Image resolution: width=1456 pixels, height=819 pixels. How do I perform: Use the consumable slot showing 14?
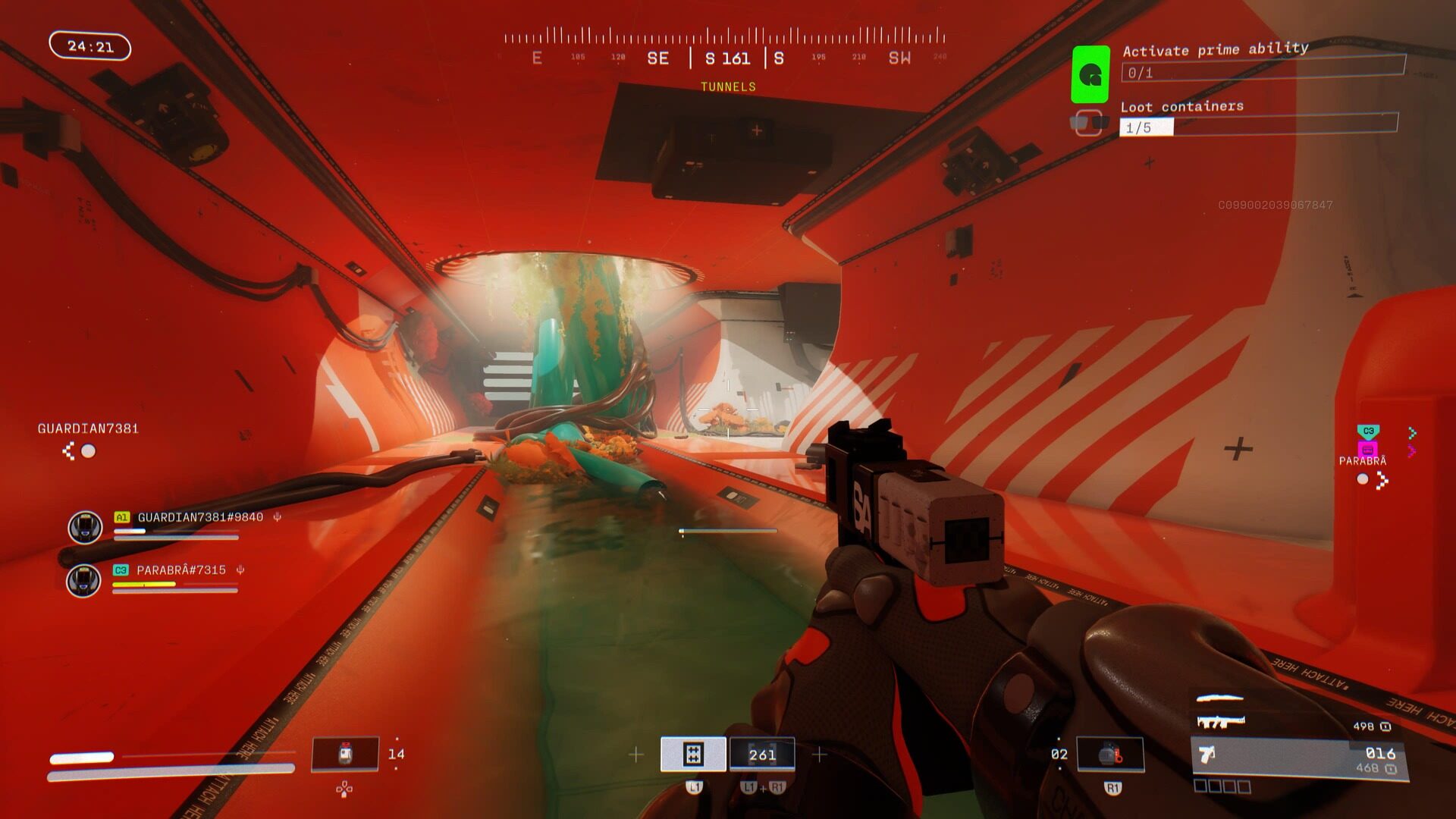click(345, 755)
